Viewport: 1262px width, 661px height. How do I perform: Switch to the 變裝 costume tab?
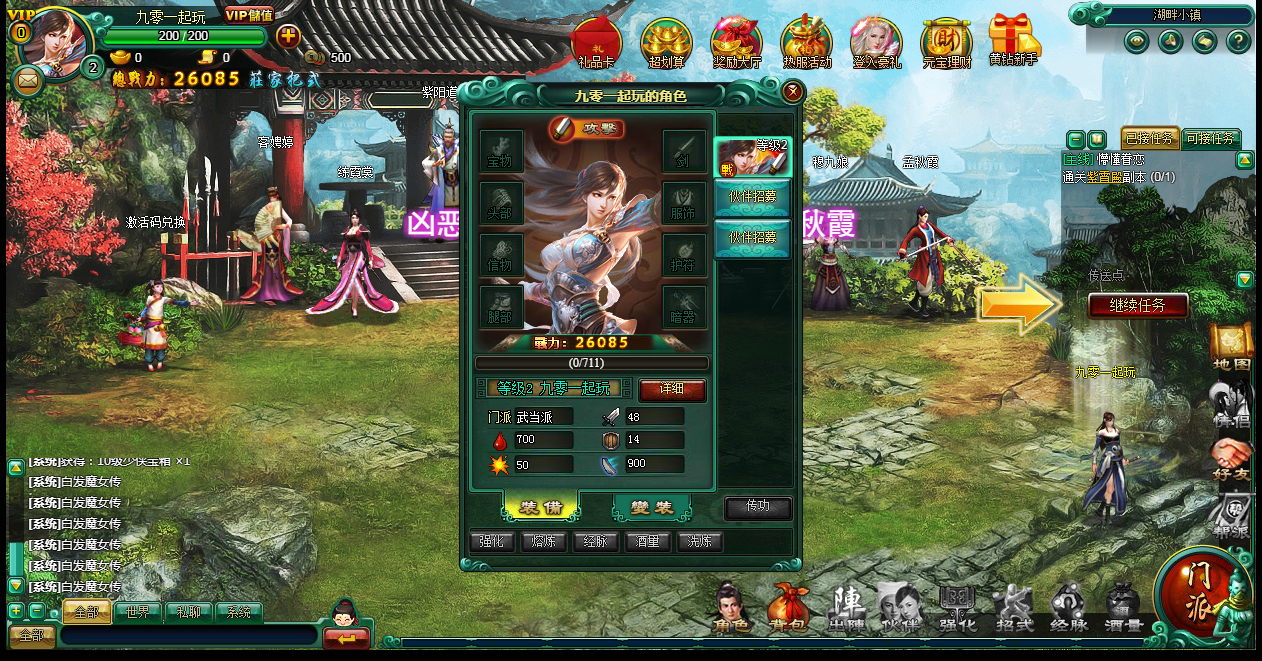point(652,508)
